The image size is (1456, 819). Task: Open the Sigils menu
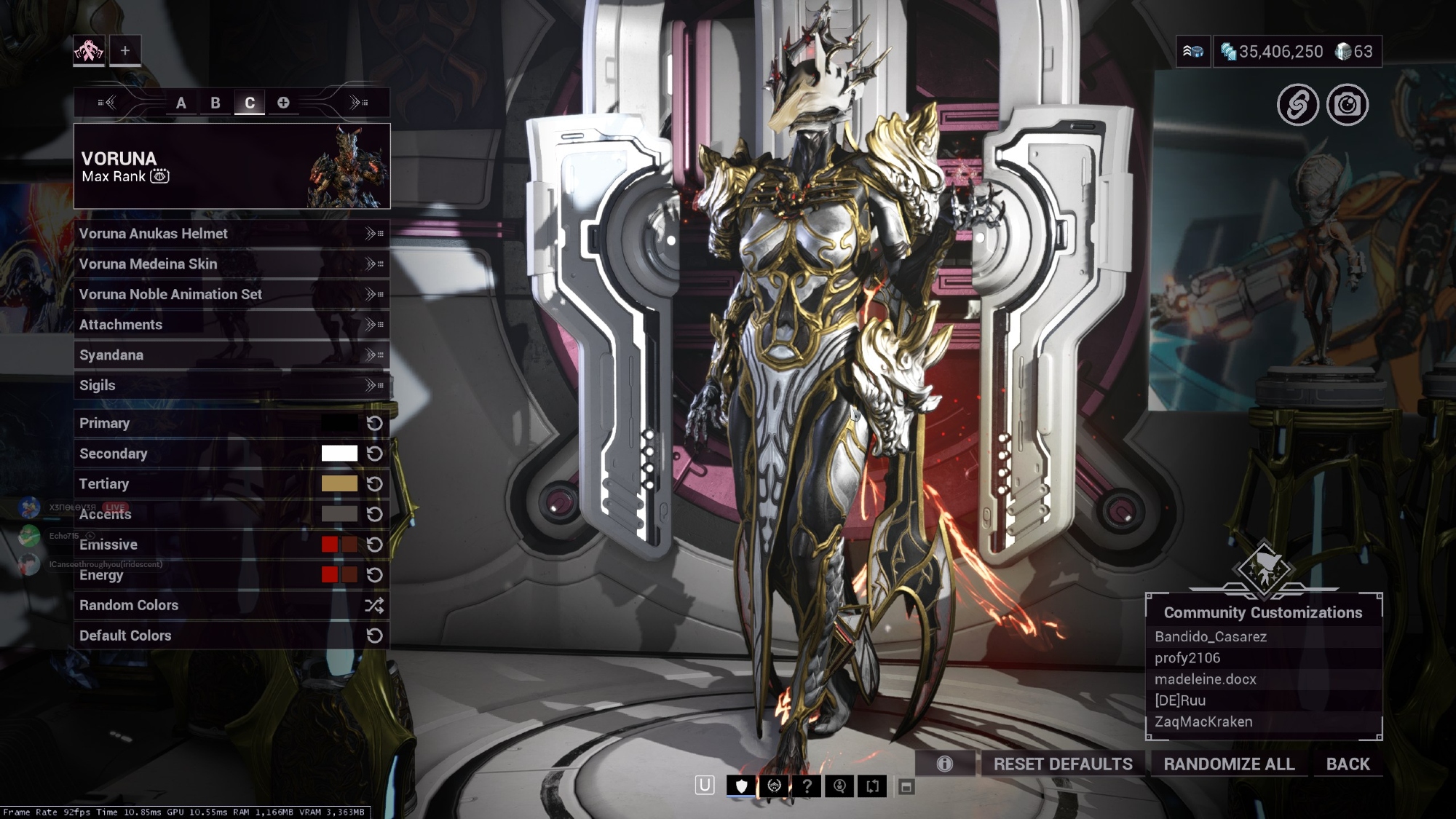[x=231, y=386]
